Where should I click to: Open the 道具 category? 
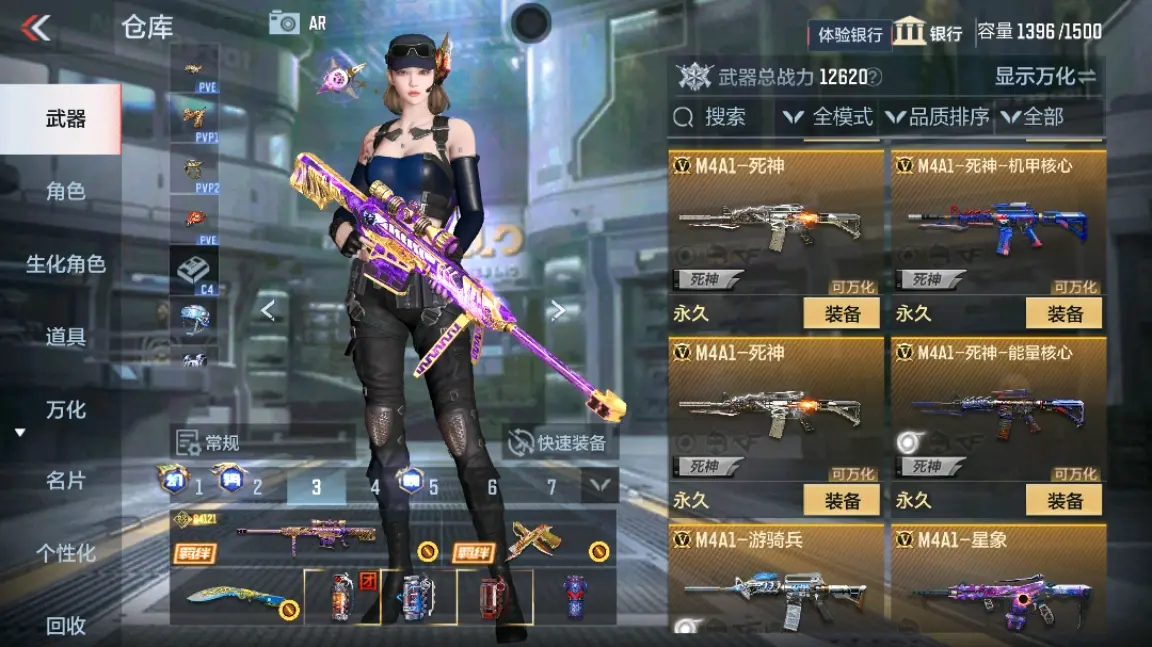click(x=65, y=337)
